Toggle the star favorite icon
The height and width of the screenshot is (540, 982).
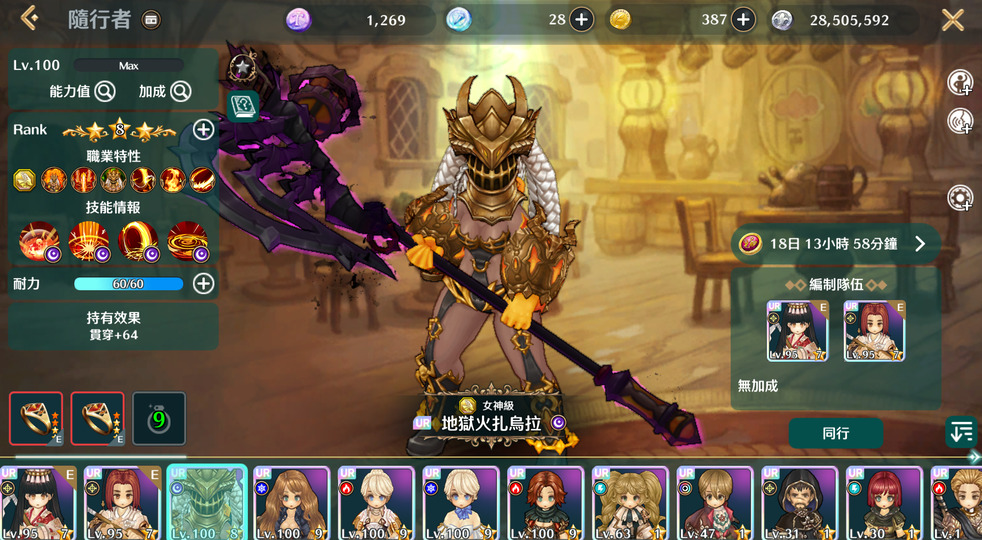point(242,68)
